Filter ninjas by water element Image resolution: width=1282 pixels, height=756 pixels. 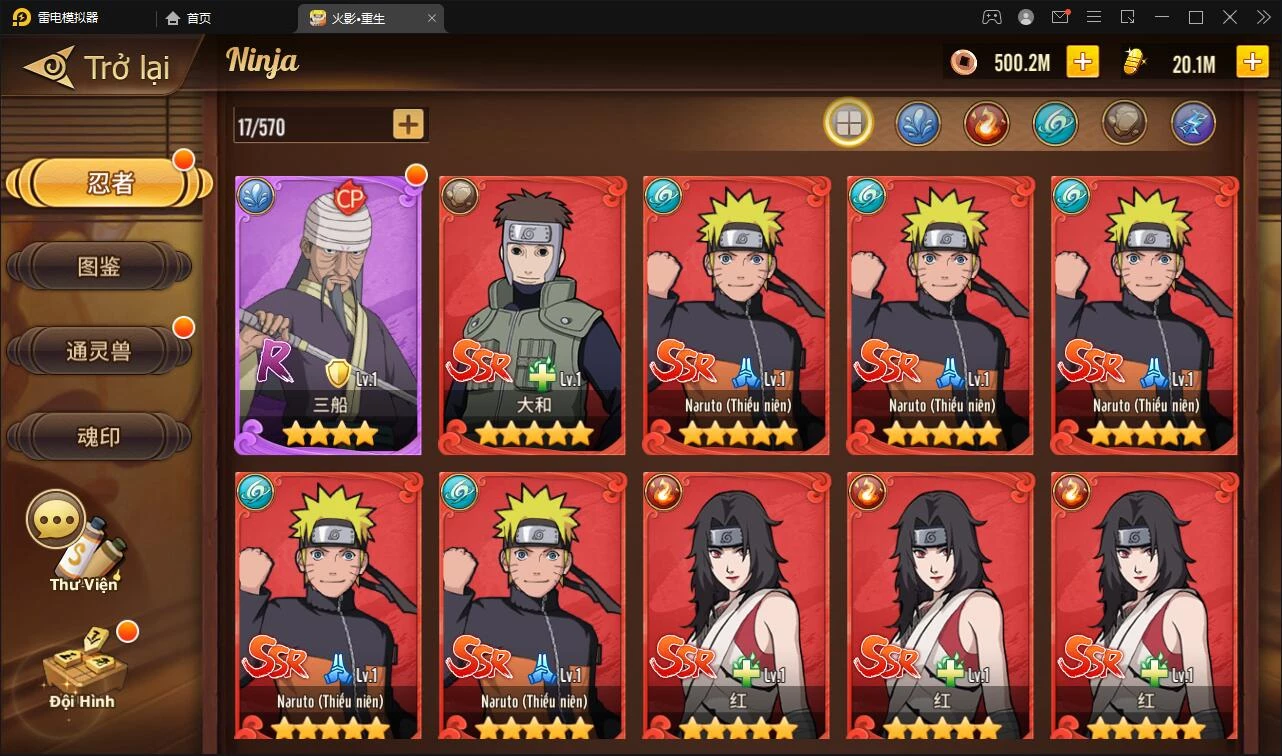click(917, 124)
